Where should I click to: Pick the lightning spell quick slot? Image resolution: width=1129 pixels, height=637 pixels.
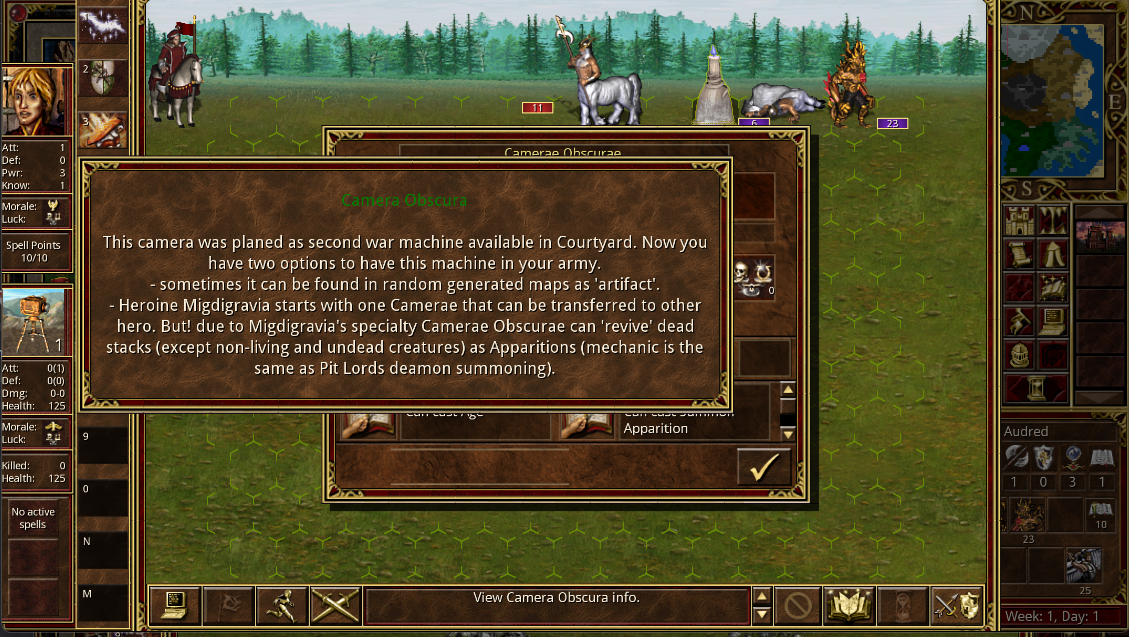click(102, 26)
